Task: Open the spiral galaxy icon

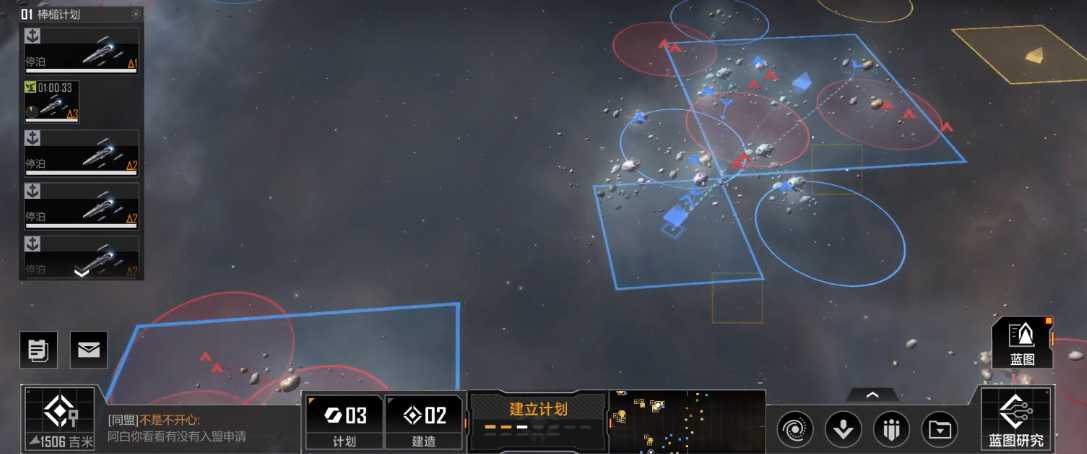Action: pos(795,430)
